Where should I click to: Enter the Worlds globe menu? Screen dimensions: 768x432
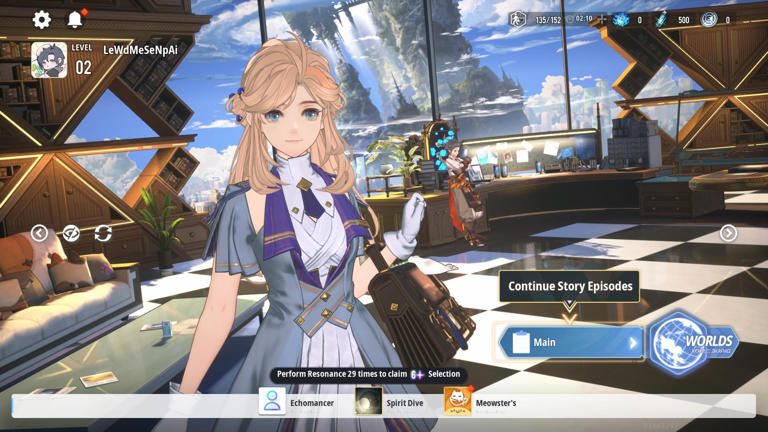(x=691, y=343)
